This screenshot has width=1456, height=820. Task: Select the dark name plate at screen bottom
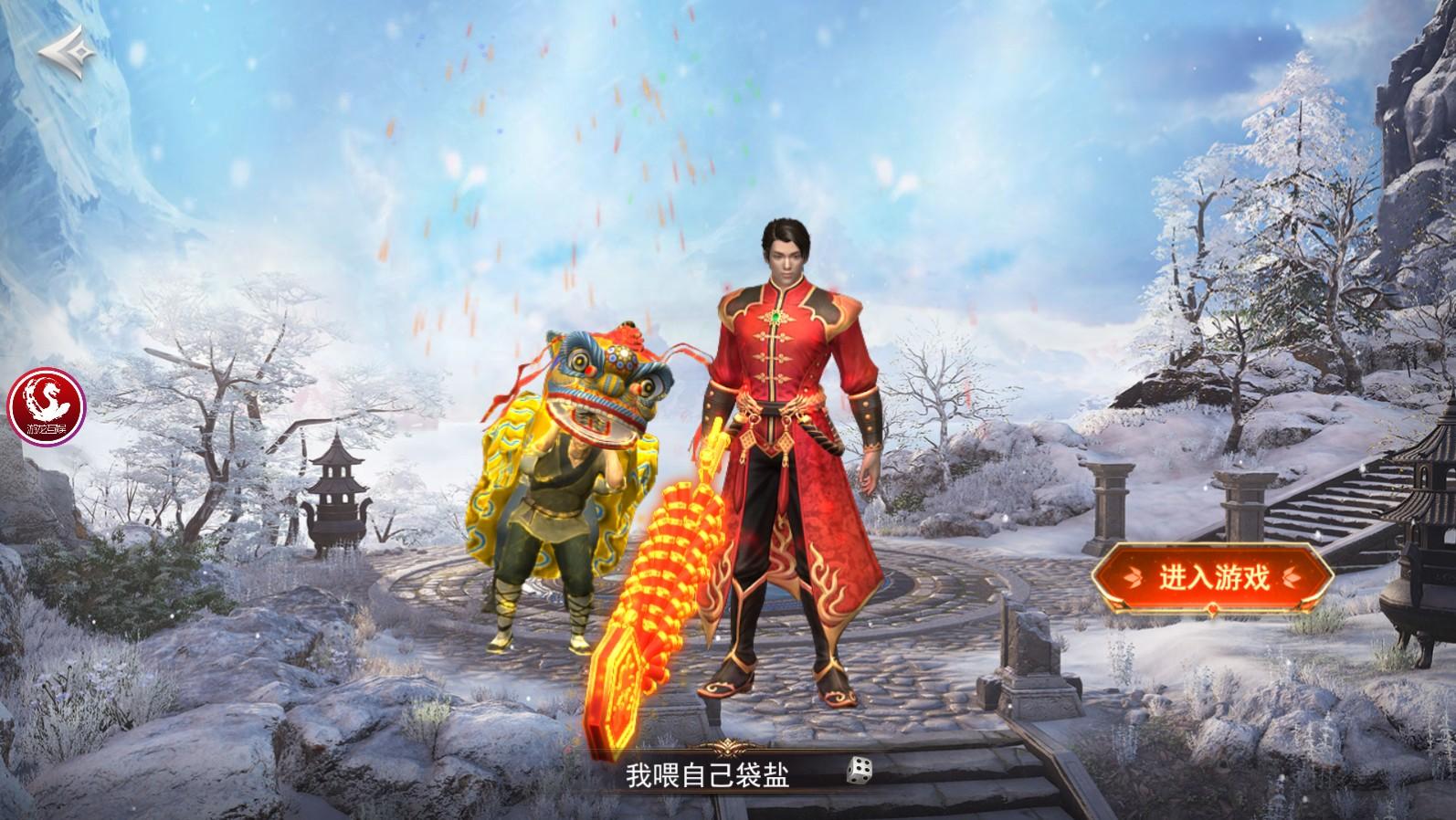coord(749,773)
